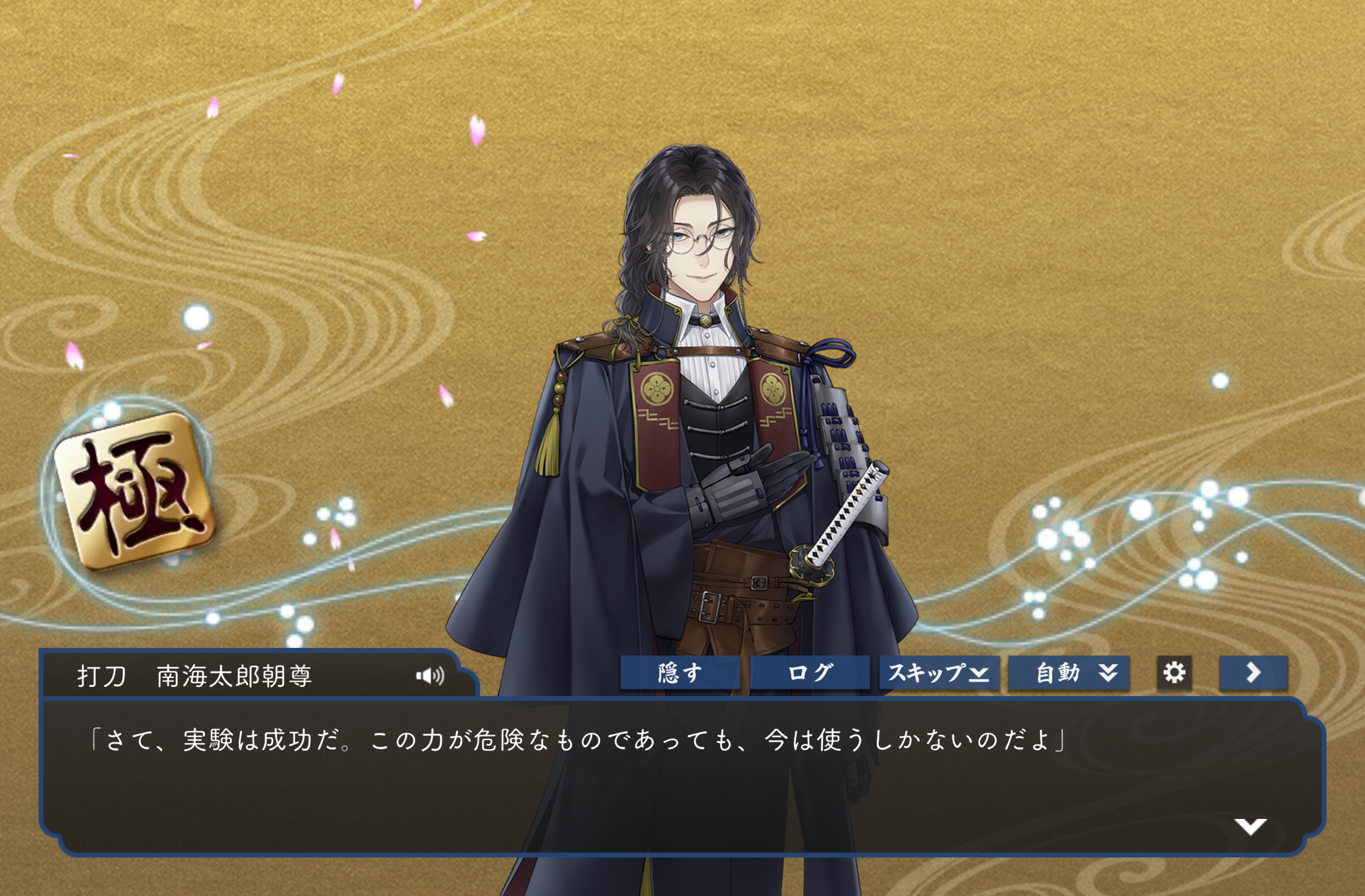Click the right arrow button

point(1253,673)
